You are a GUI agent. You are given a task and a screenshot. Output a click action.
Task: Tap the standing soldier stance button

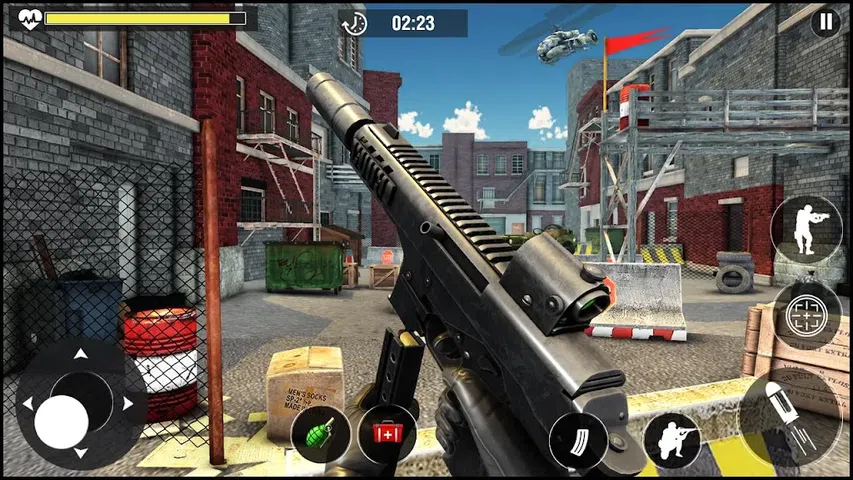click(x=806, y=228)
